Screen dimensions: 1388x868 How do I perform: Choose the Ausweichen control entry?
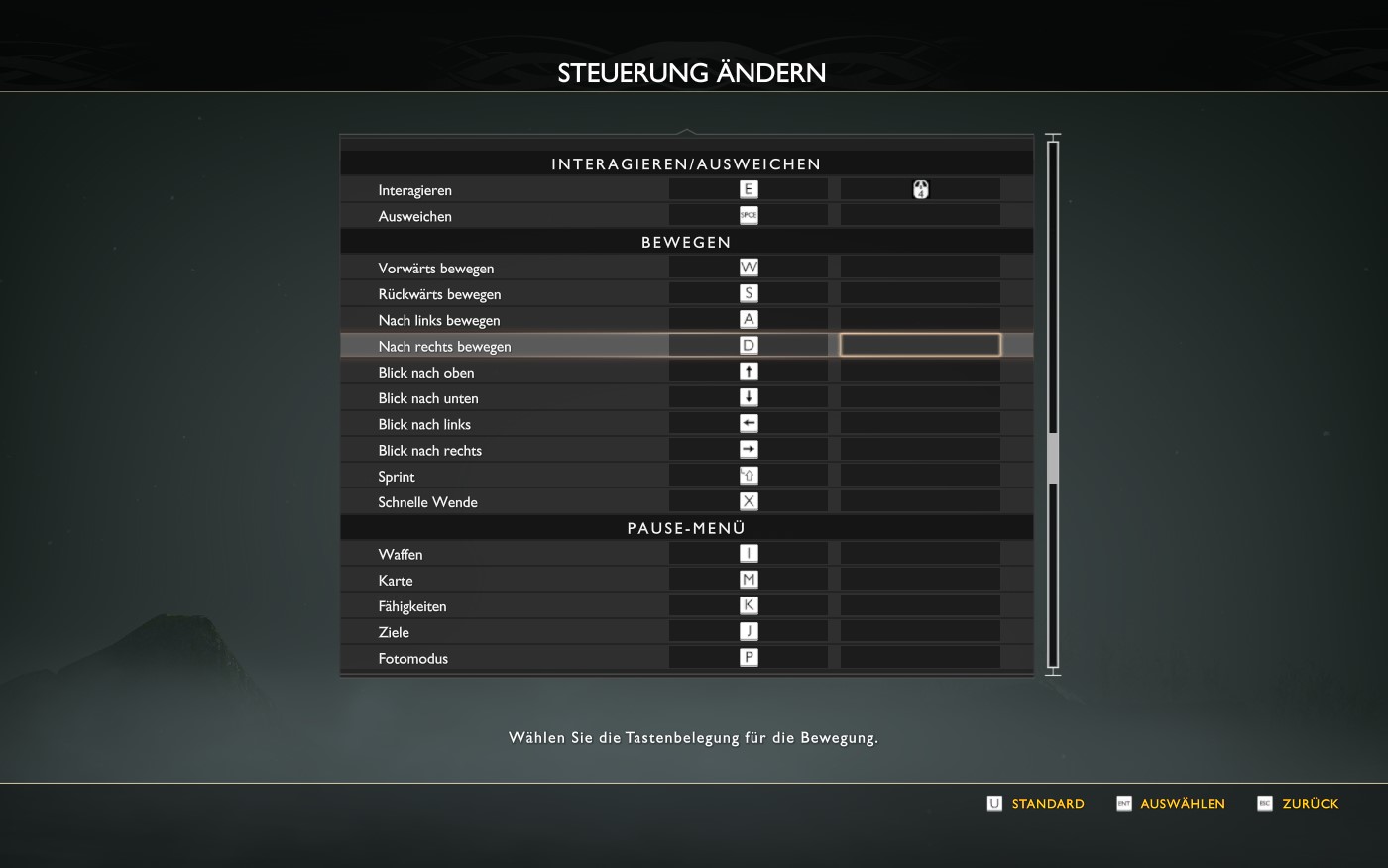[x=415, y=216]
